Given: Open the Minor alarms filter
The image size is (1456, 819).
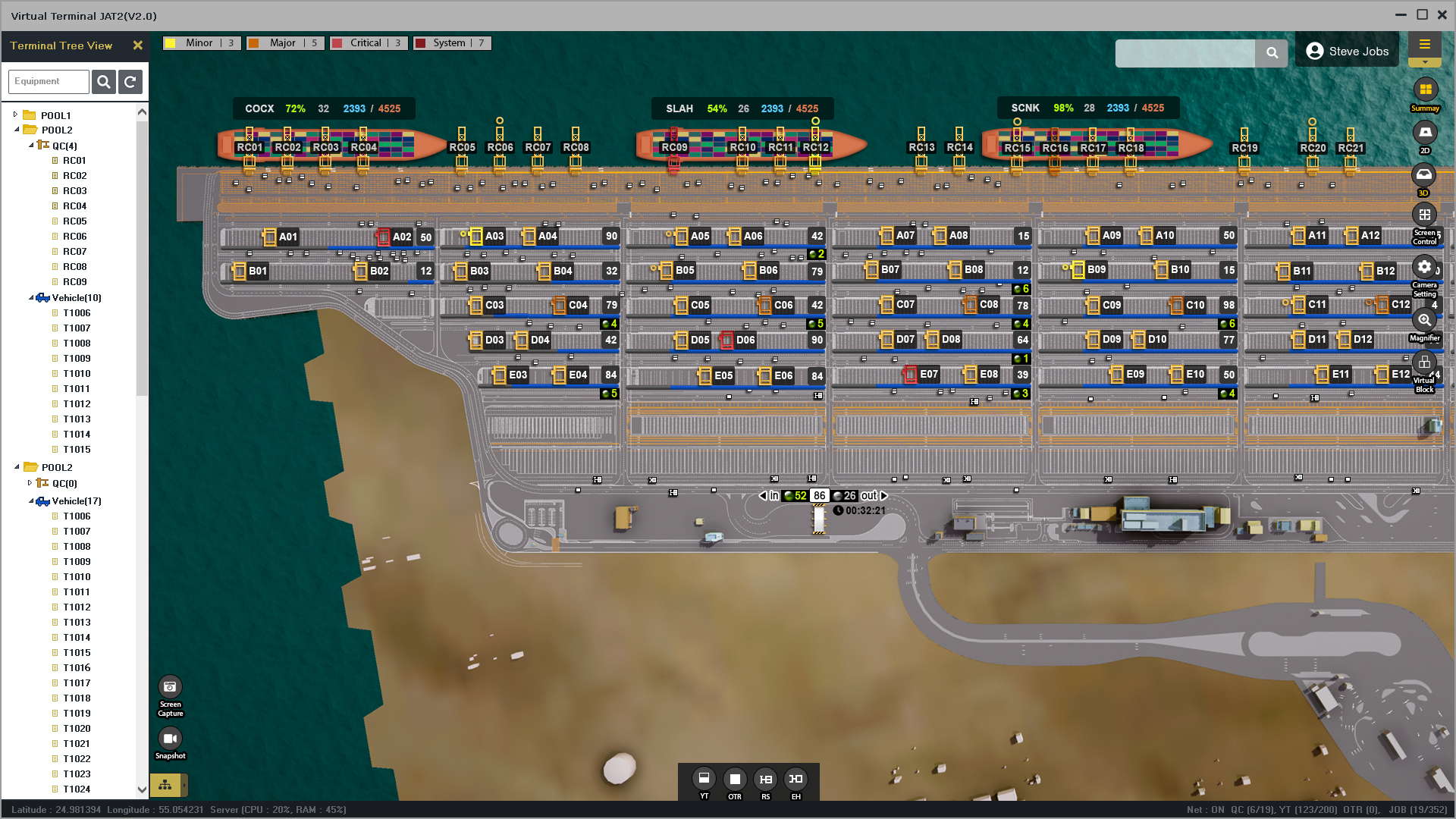Looking at the screenshot, I should tap(201, 43).
